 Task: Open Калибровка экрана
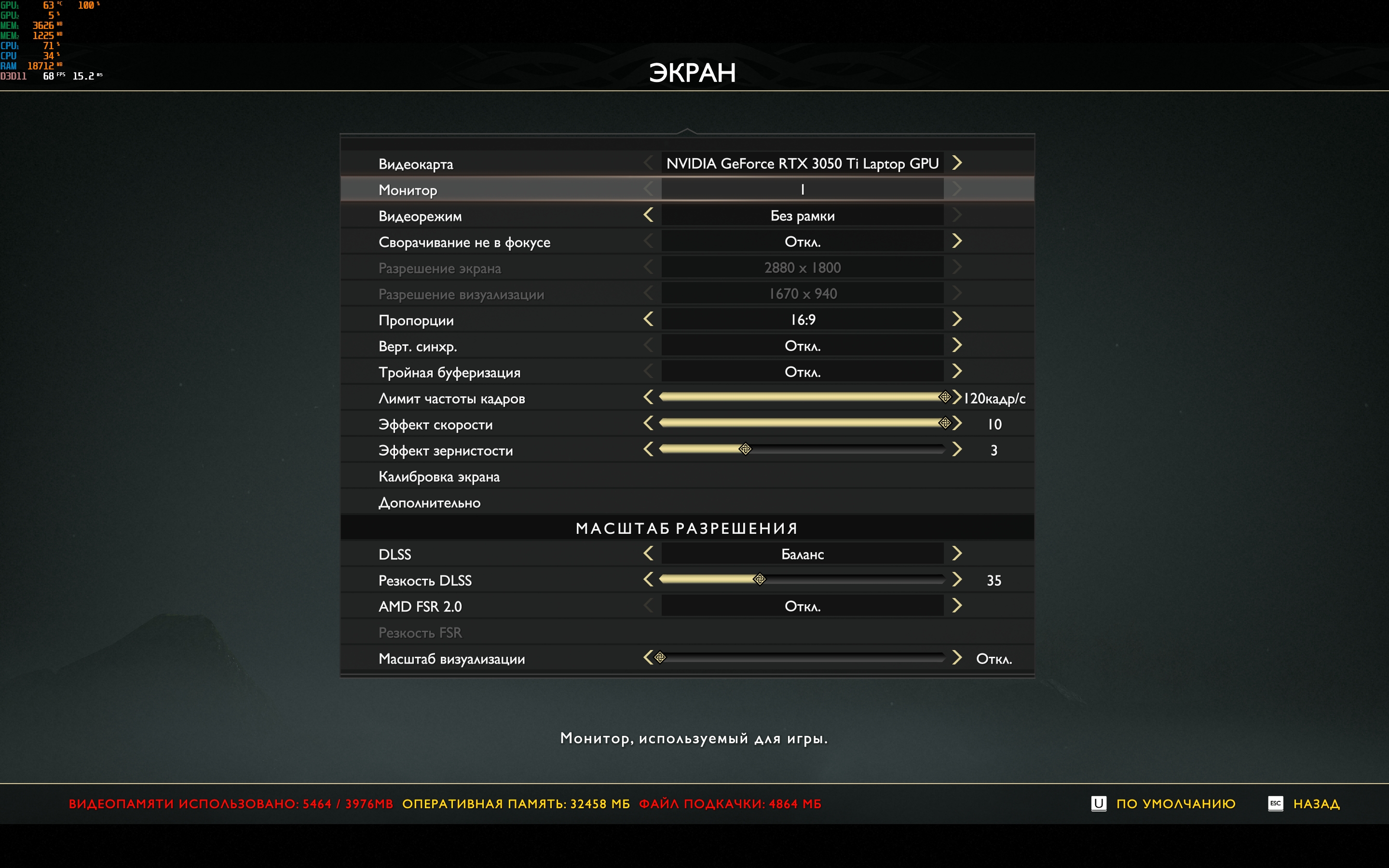pos(439,476)
